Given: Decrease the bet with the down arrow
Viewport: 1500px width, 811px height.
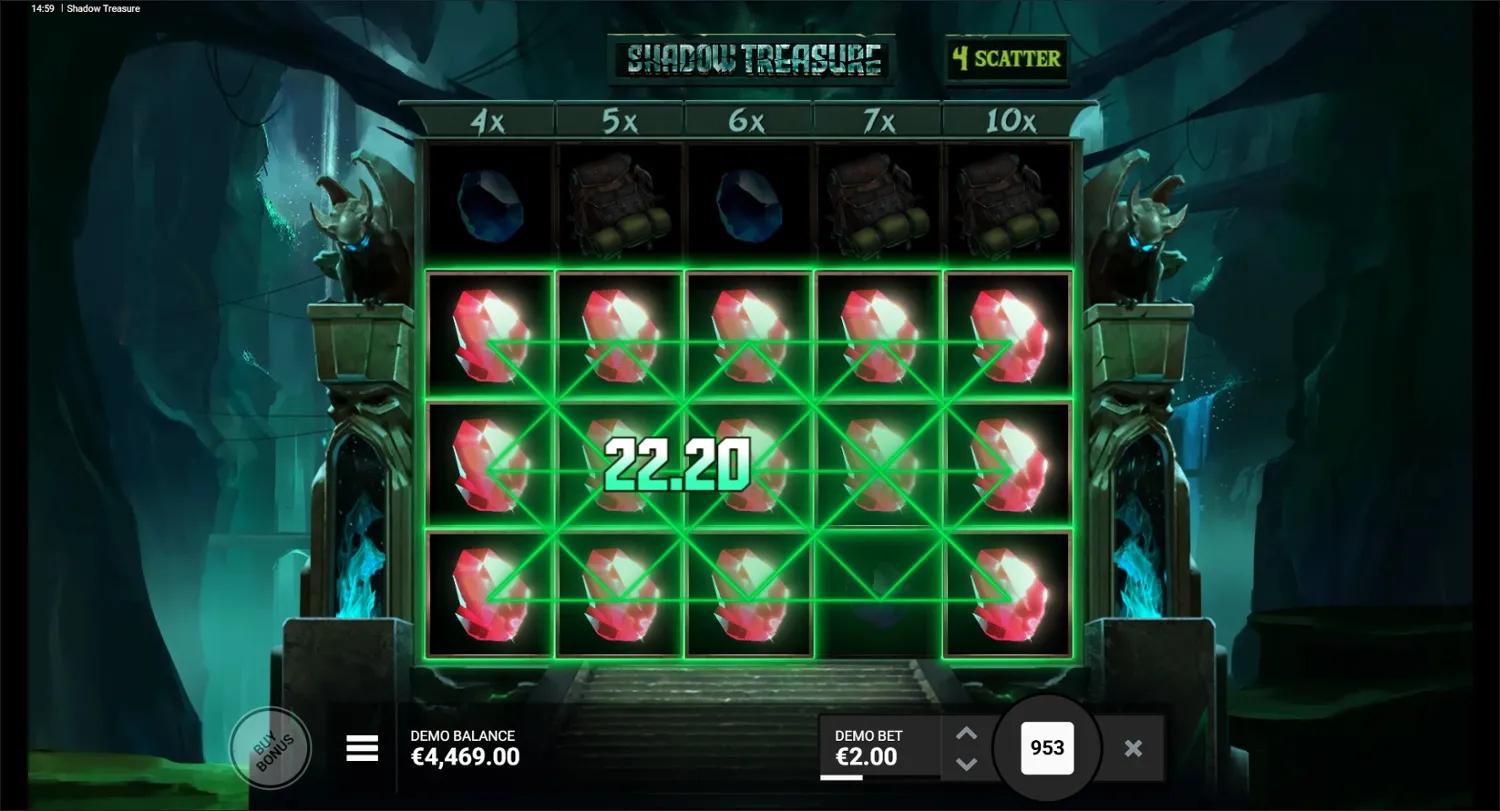Looking at the screenshot, I should coord(965,765).
